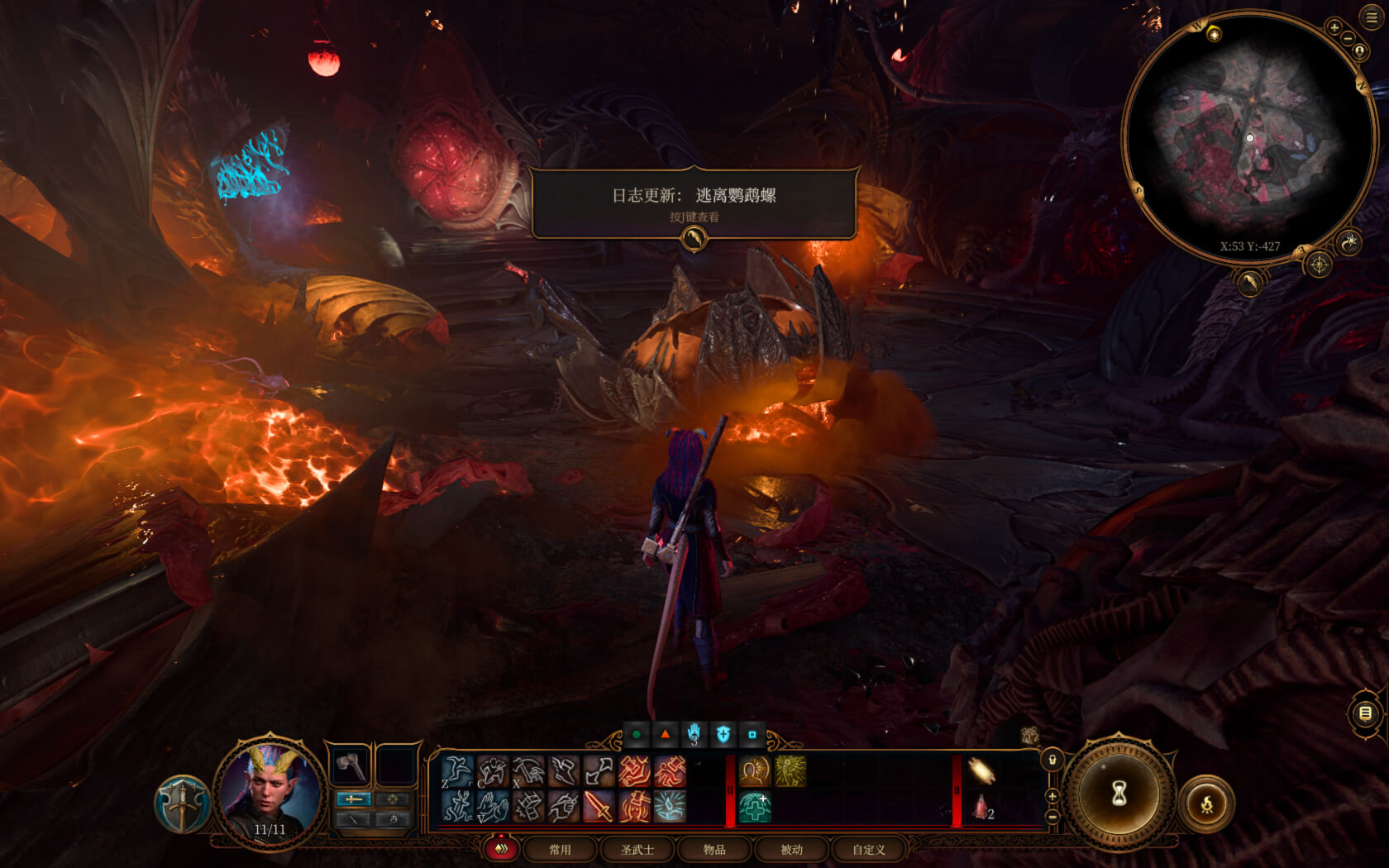Zoom in the minimap with its plus control
The width and height of the screenshot is (1389, 868).
1334,28
